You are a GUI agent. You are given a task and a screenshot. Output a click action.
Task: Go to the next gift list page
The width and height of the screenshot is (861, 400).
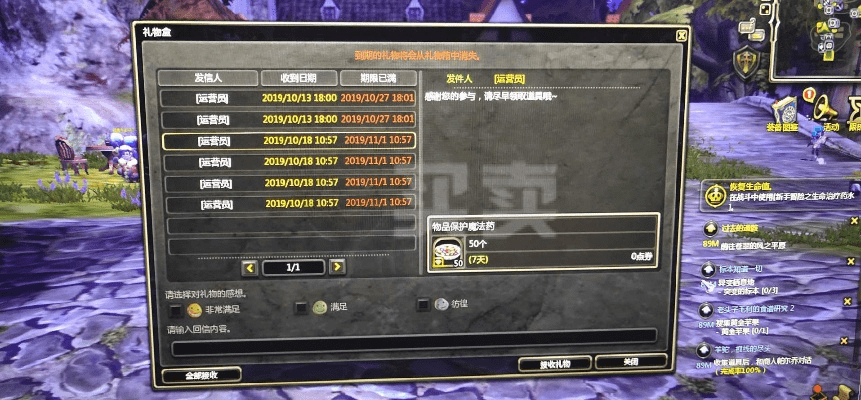(338, 267)
